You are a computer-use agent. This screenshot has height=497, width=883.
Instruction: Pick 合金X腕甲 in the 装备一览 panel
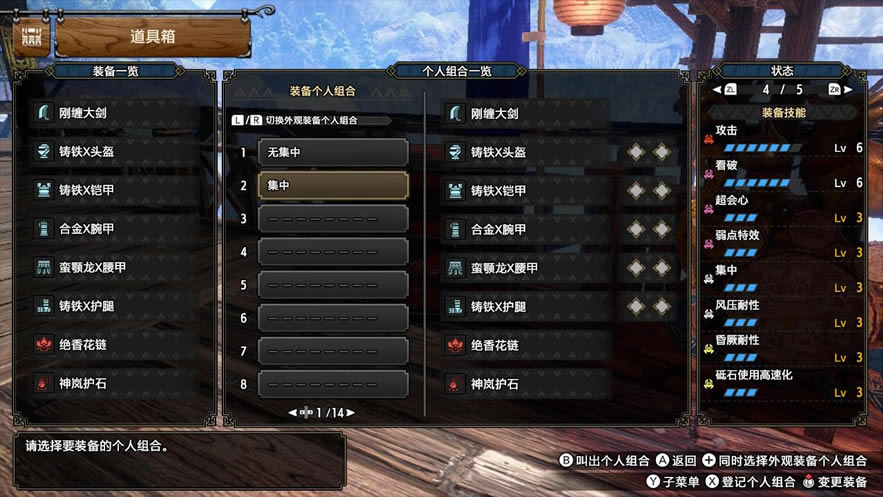click(x=120, y=229)
